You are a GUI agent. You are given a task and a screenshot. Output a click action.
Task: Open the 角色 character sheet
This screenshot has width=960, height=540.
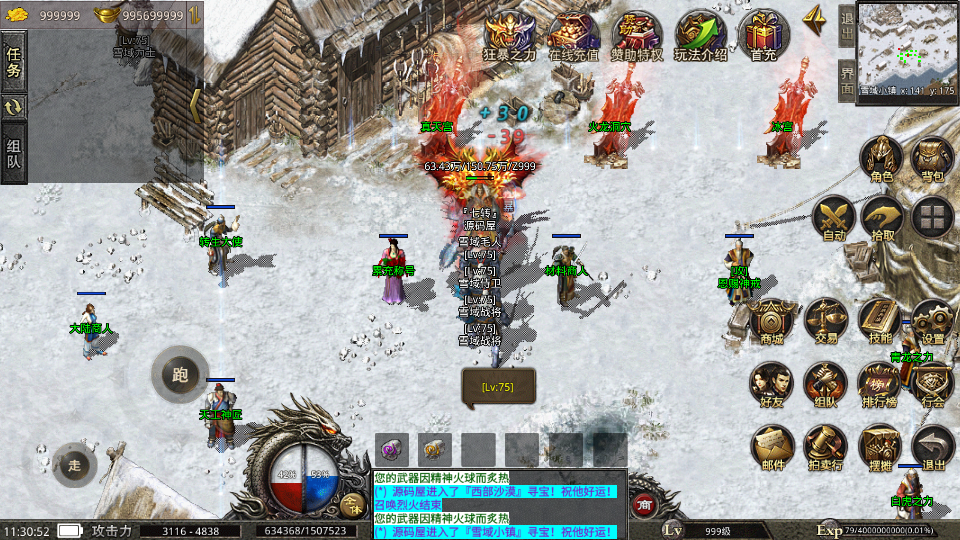tap(882, 159)
